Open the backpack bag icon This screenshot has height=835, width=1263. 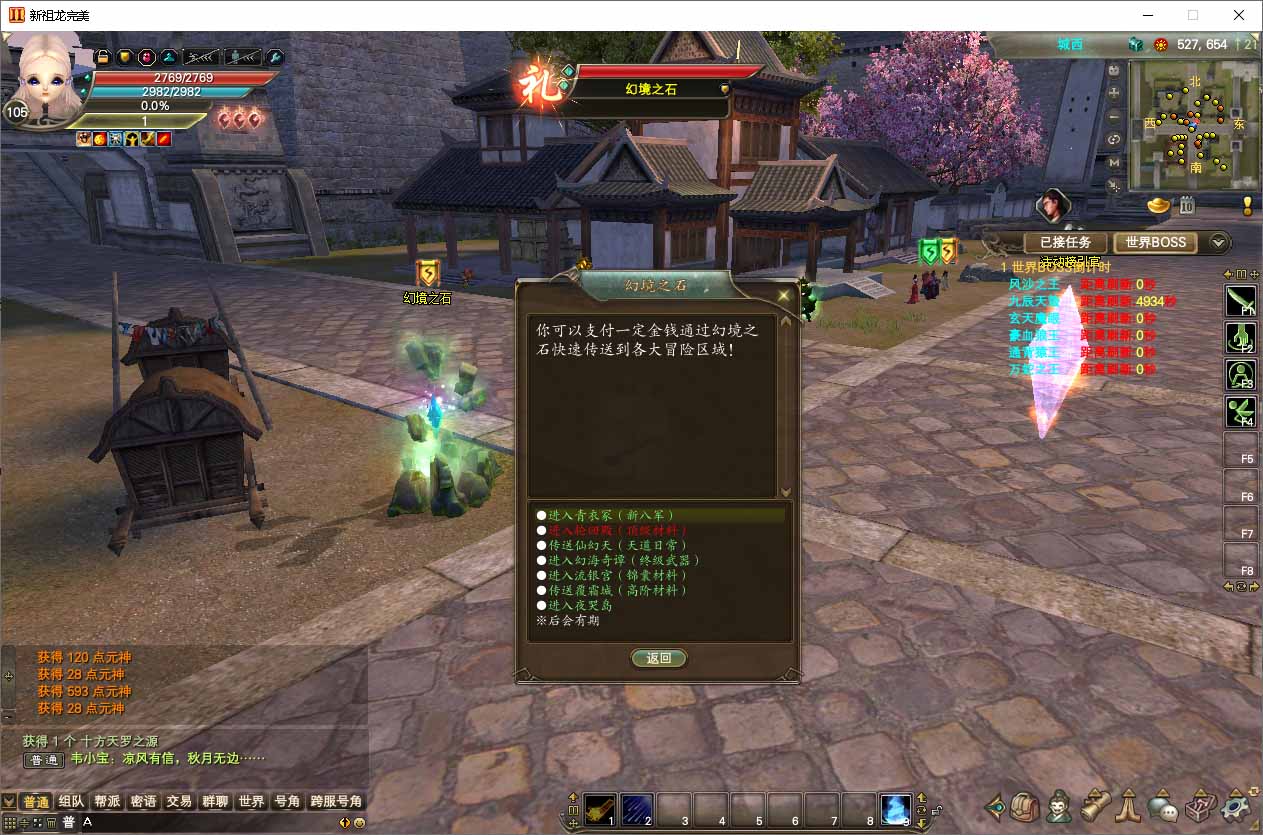1025,805
